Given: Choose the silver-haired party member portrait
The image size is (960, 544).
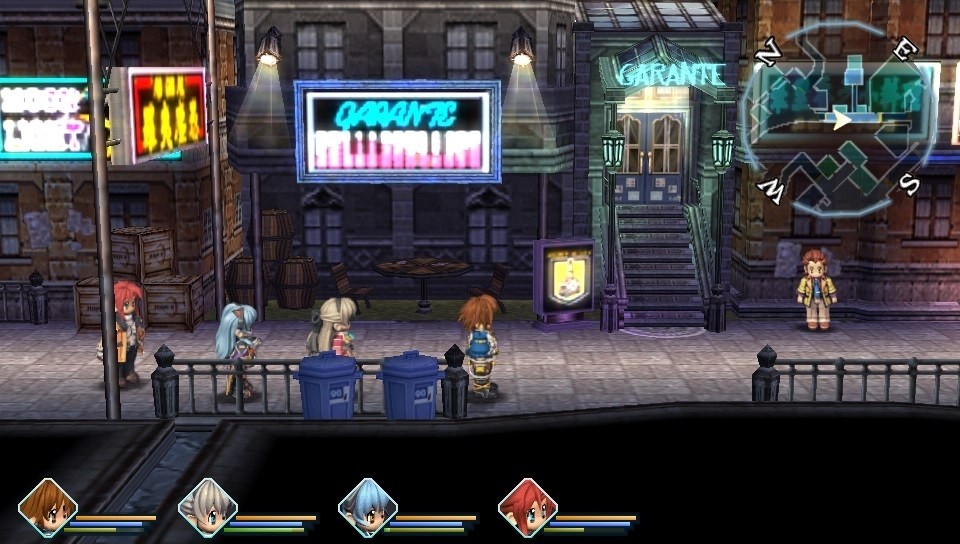Looking at the screenshot, I should pos(207,508).
